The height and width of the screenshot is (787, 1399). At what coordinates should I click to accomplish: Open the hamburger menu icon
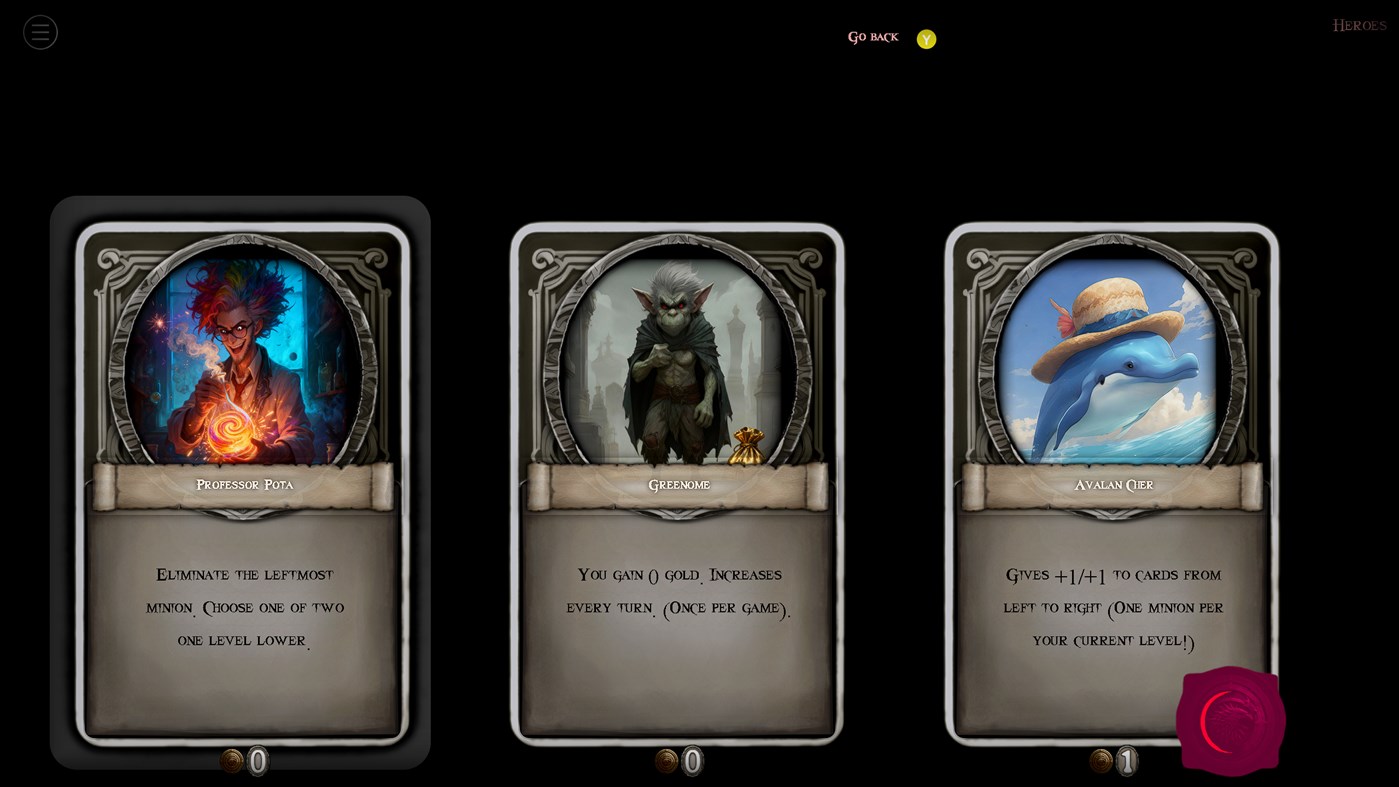click(x=40, y=31)
